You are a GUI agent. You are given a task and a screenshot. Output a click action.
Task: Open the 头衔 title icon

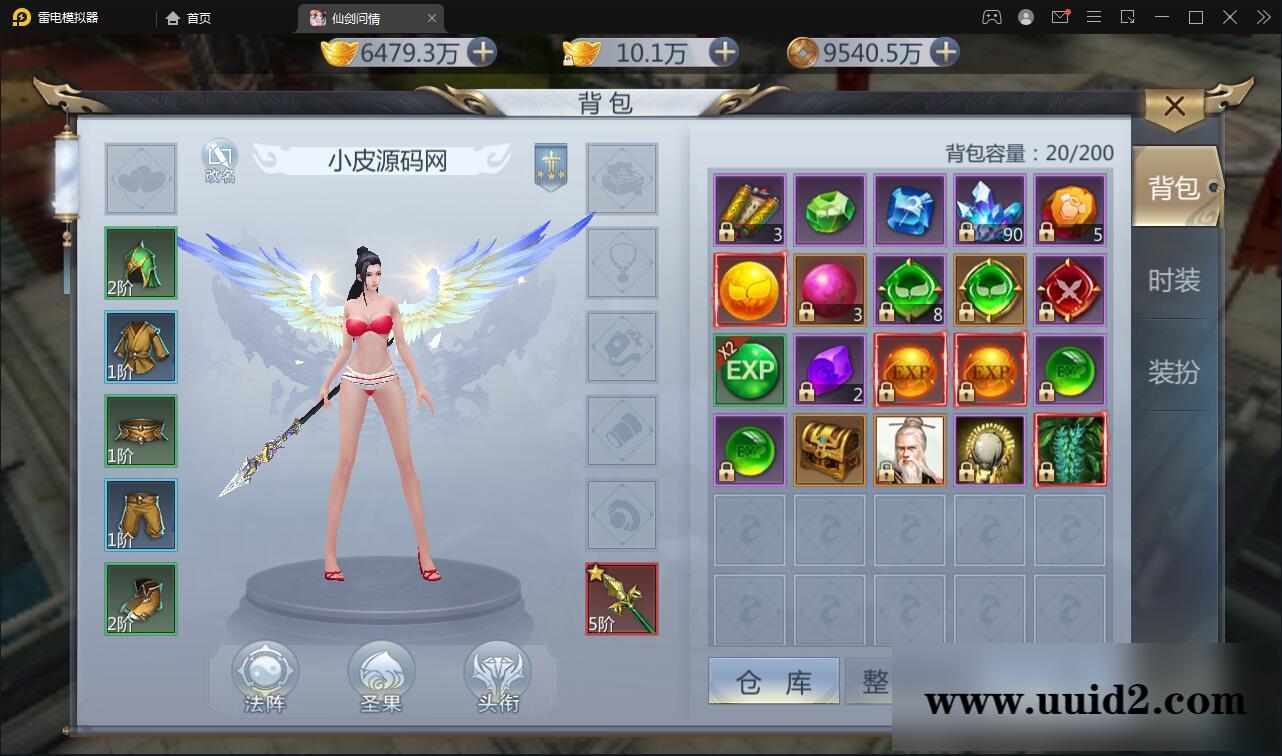tap(496, 672)
